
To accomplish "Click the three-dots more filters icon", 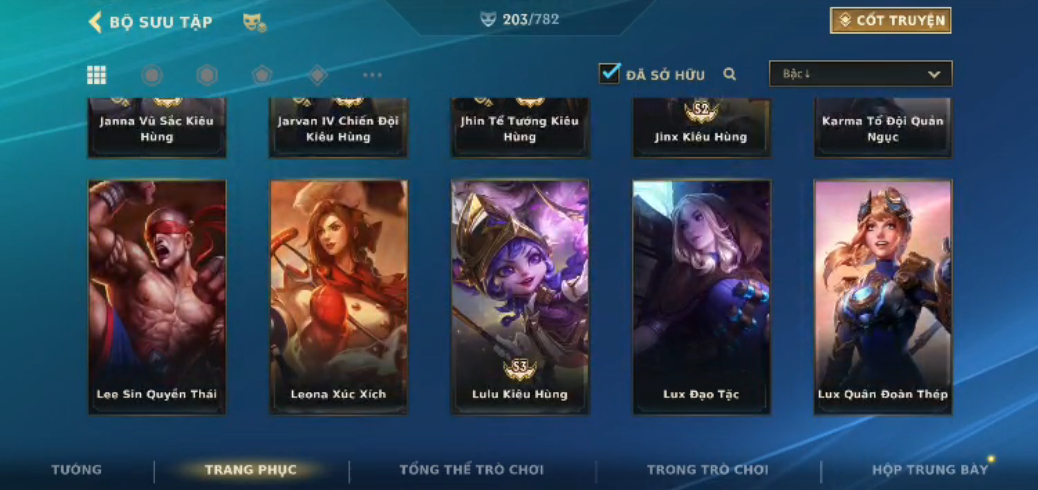I will [x=372, y=75].
